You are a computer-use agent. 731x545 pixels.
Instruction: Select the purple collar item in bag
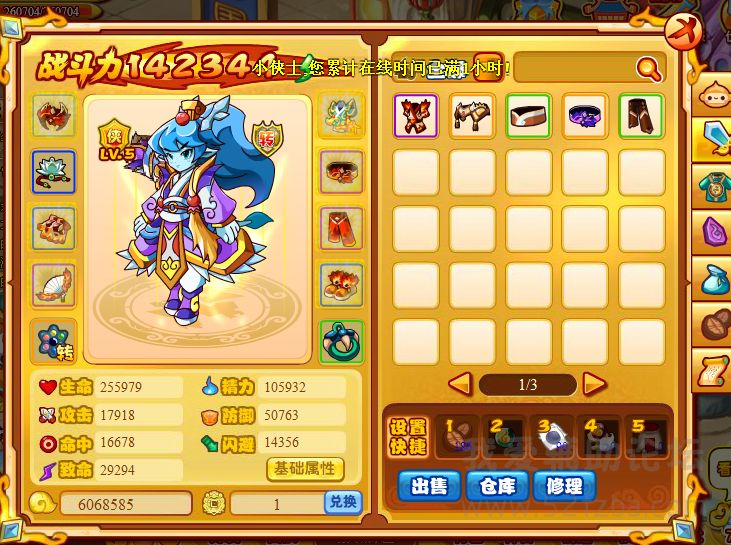[x=585, y=117]
